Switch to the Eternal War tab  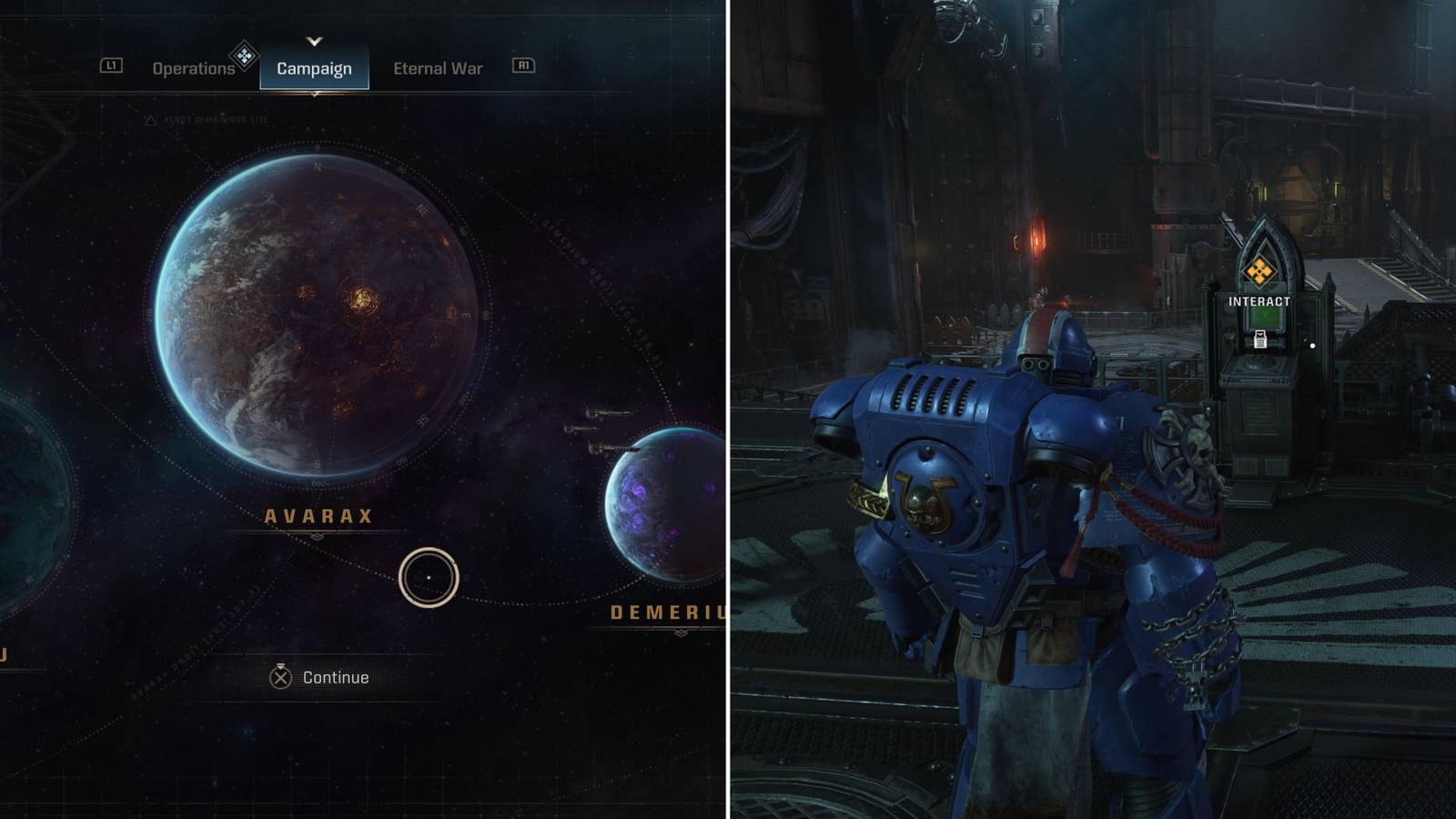point(438,66)
